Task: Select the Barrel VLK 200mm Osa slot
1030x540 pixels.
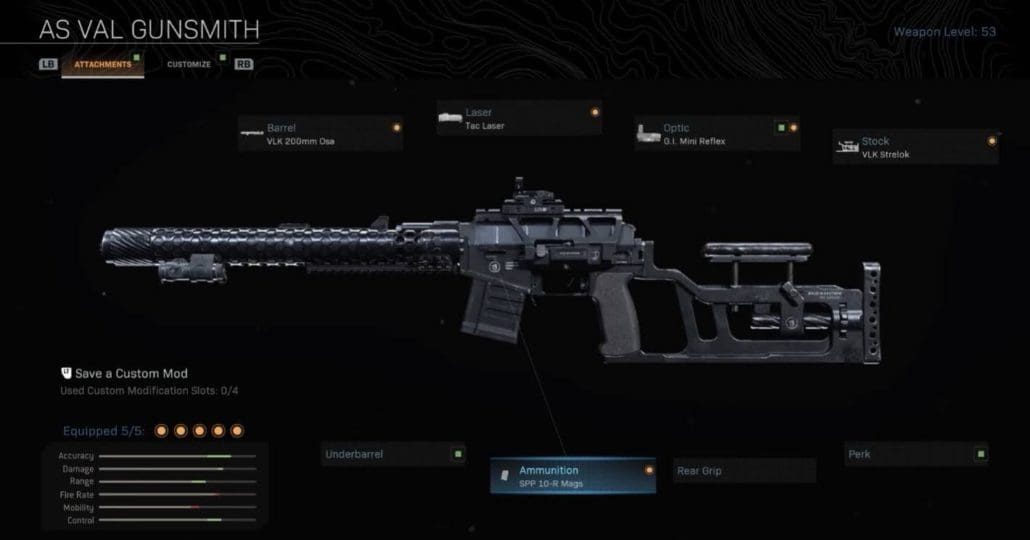Action: click(320, 134)
